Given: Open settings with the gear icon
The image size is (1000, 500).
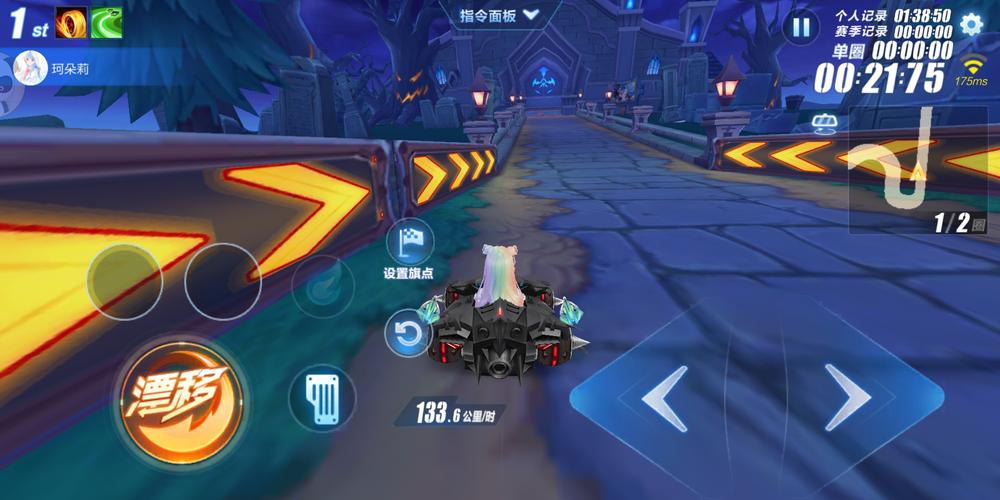Looking at the screenshot, I should tap(970, 25).
